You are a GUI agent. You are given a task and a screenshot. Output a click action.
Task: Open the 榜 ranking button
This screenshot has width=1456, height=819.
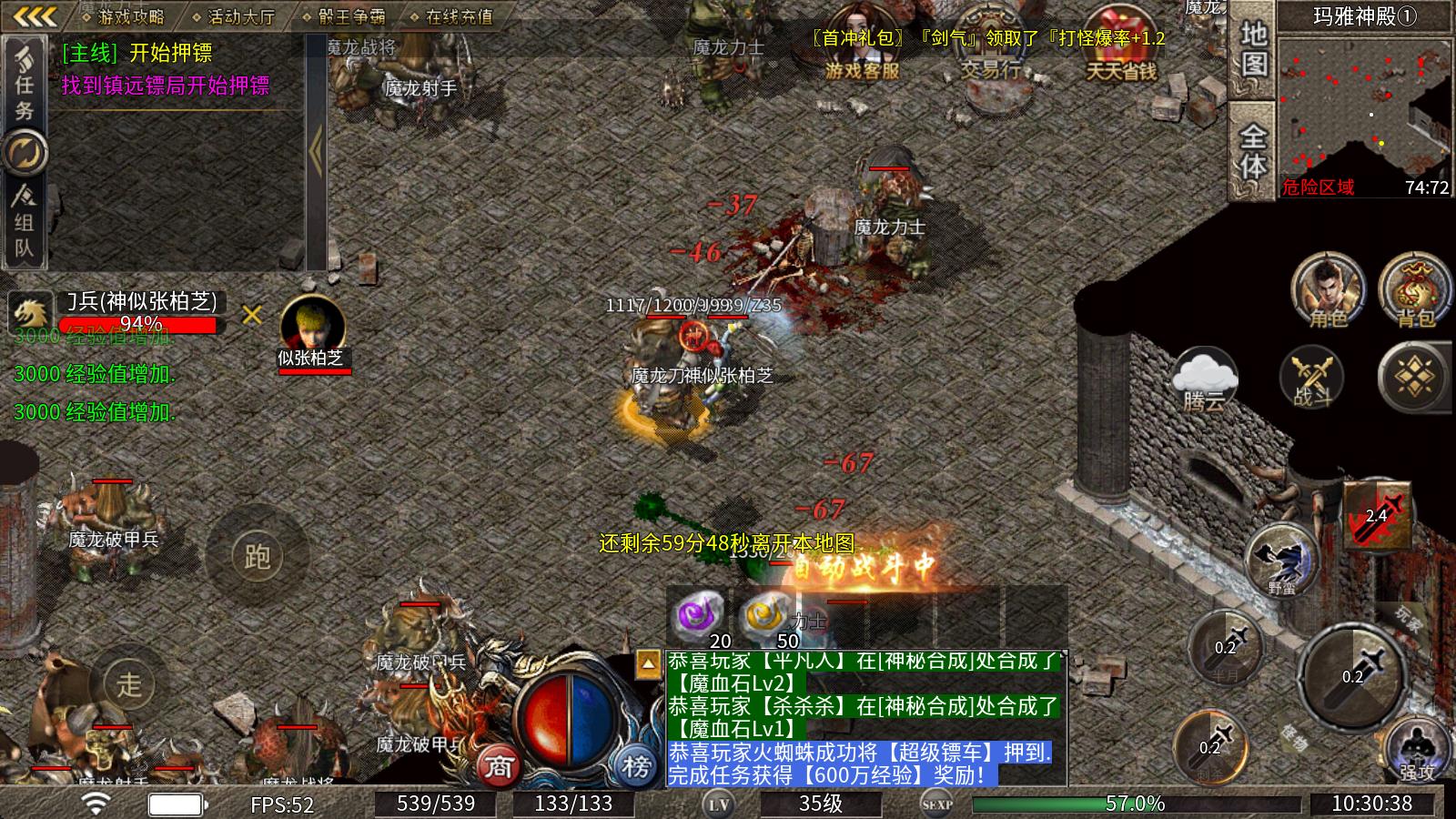(636, 765)
